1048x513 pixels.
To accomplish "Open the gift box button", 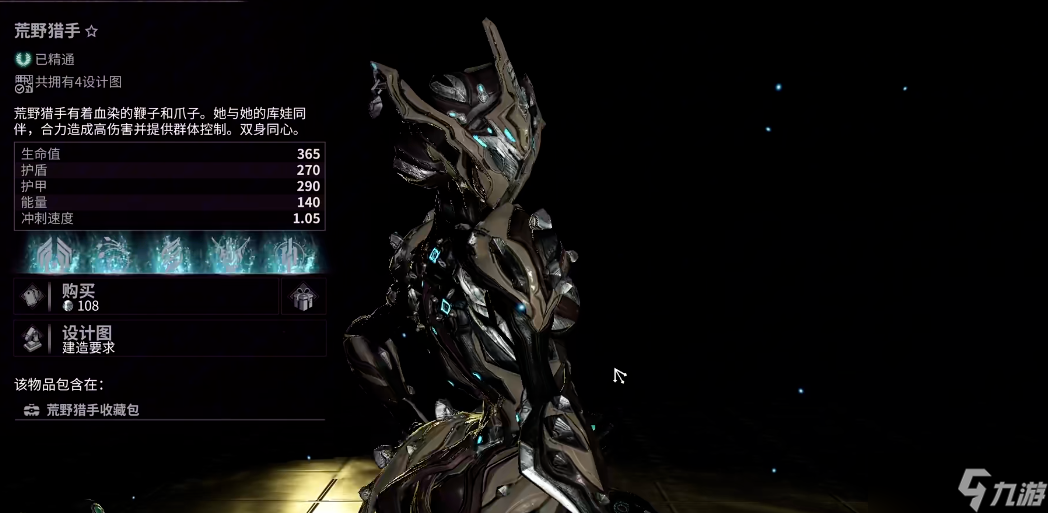I will [x=303, y=297].
